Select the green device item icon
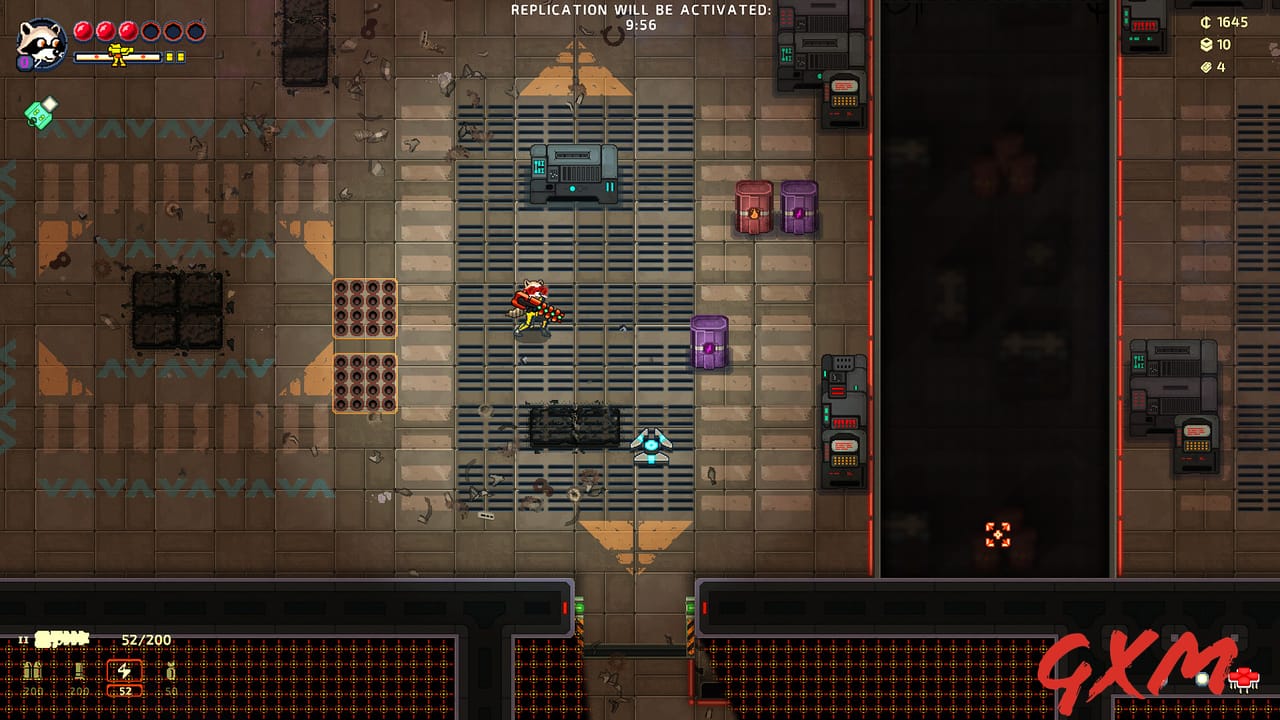 pyautogui.click(x=40, y=113)
